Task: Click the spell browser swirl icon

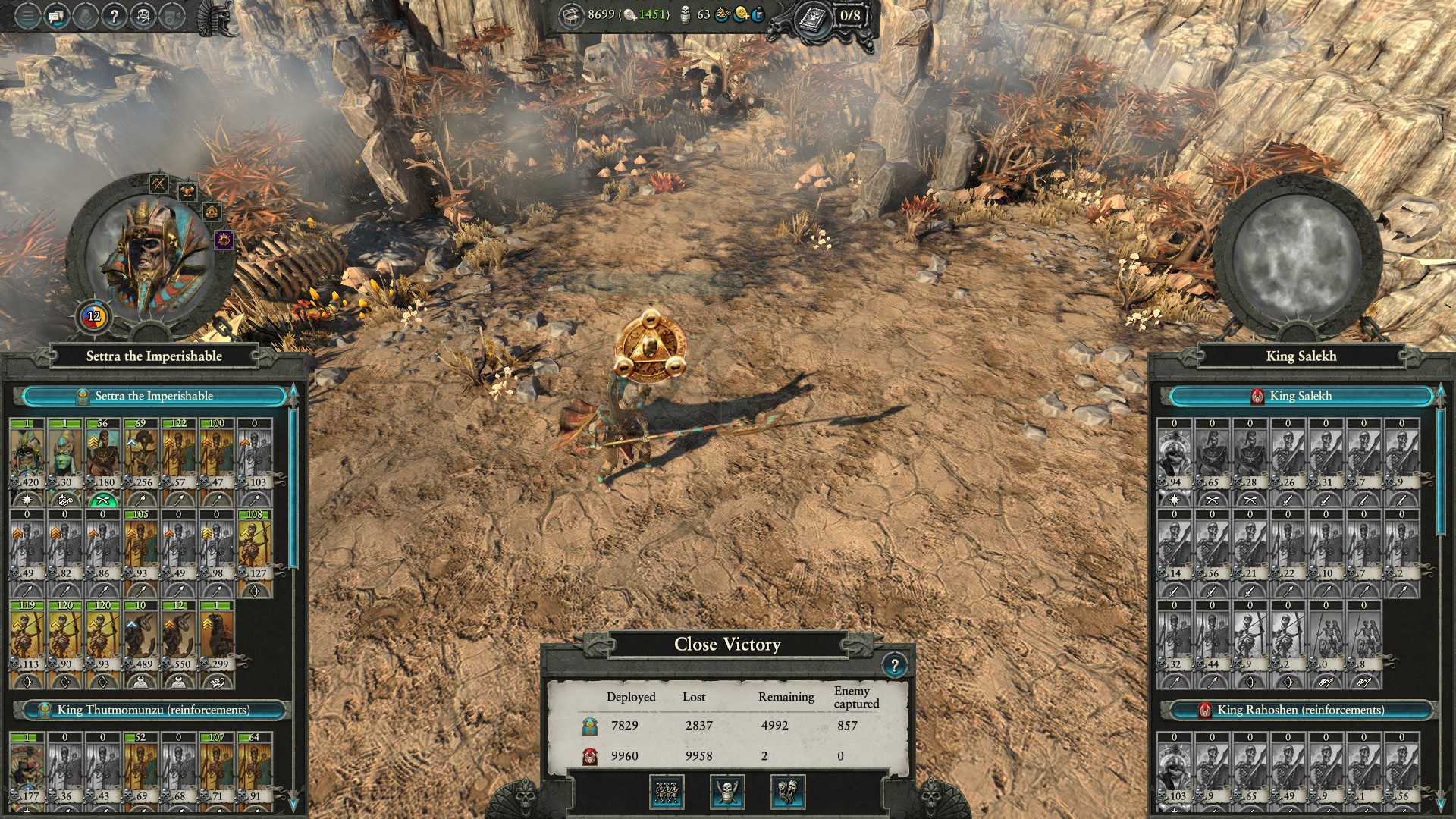Action: click(x=143, y=15)
